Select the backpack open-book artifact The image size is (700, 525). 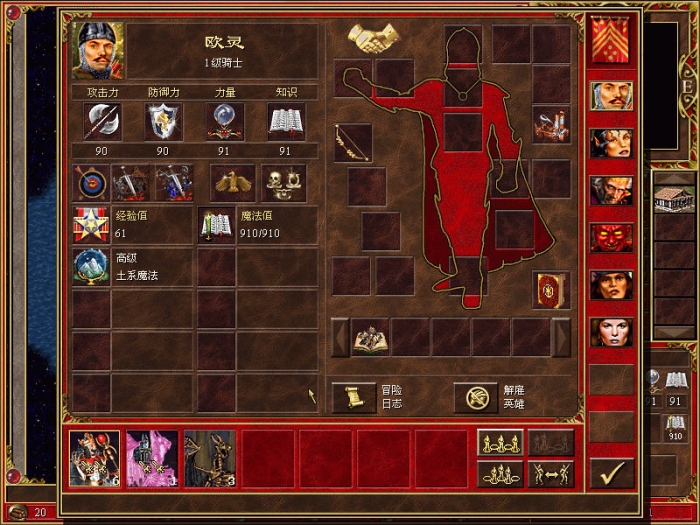[370, 338]
